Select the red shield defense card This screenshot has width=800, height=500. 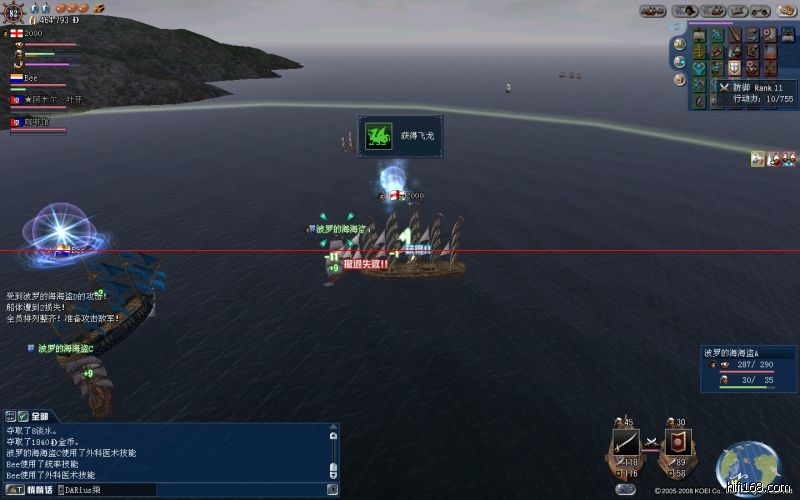pos(677,443)
